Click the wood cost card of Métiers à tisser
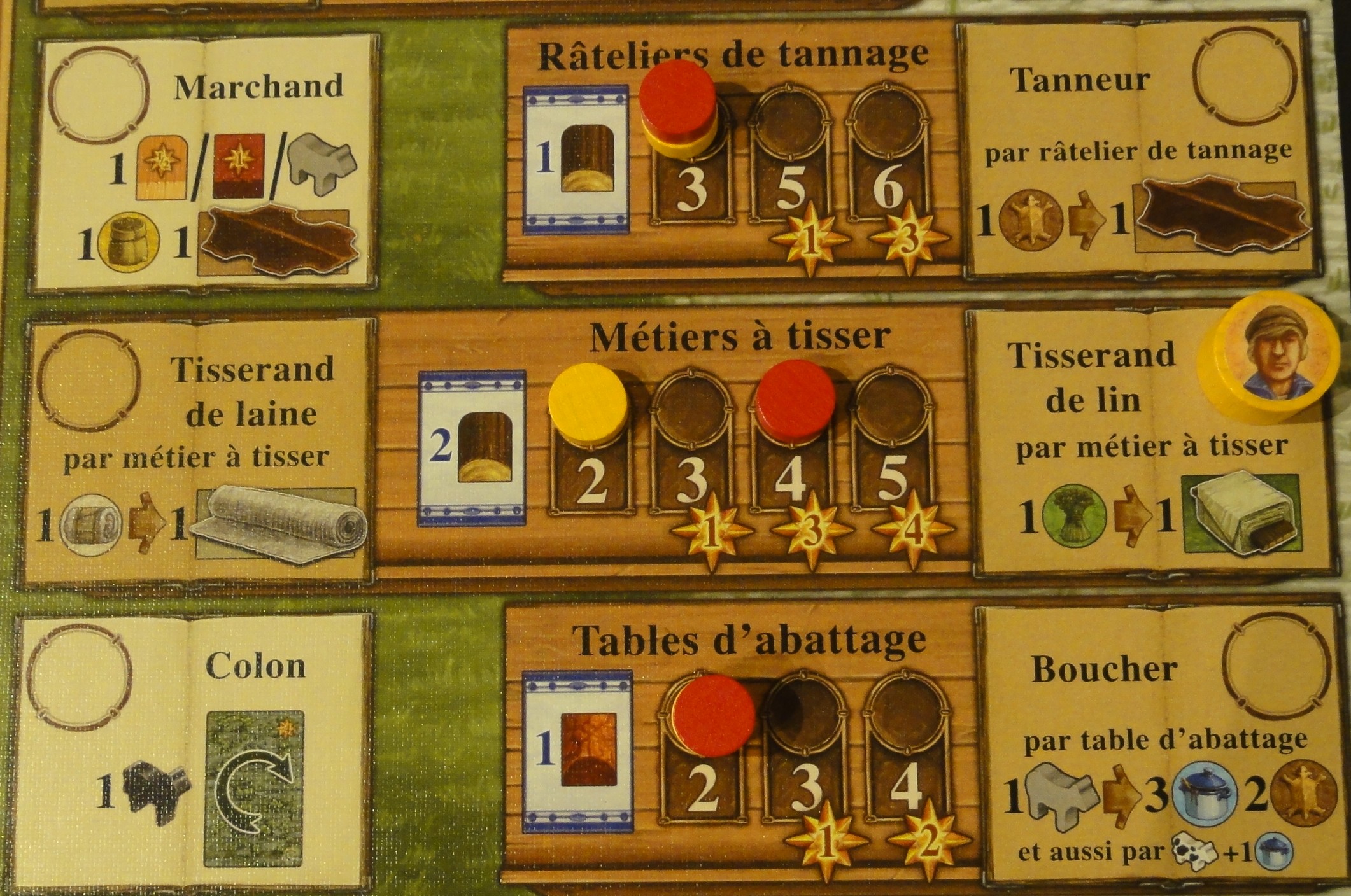The height and width of the screenshot is (896, 1351). coord(472,448)
